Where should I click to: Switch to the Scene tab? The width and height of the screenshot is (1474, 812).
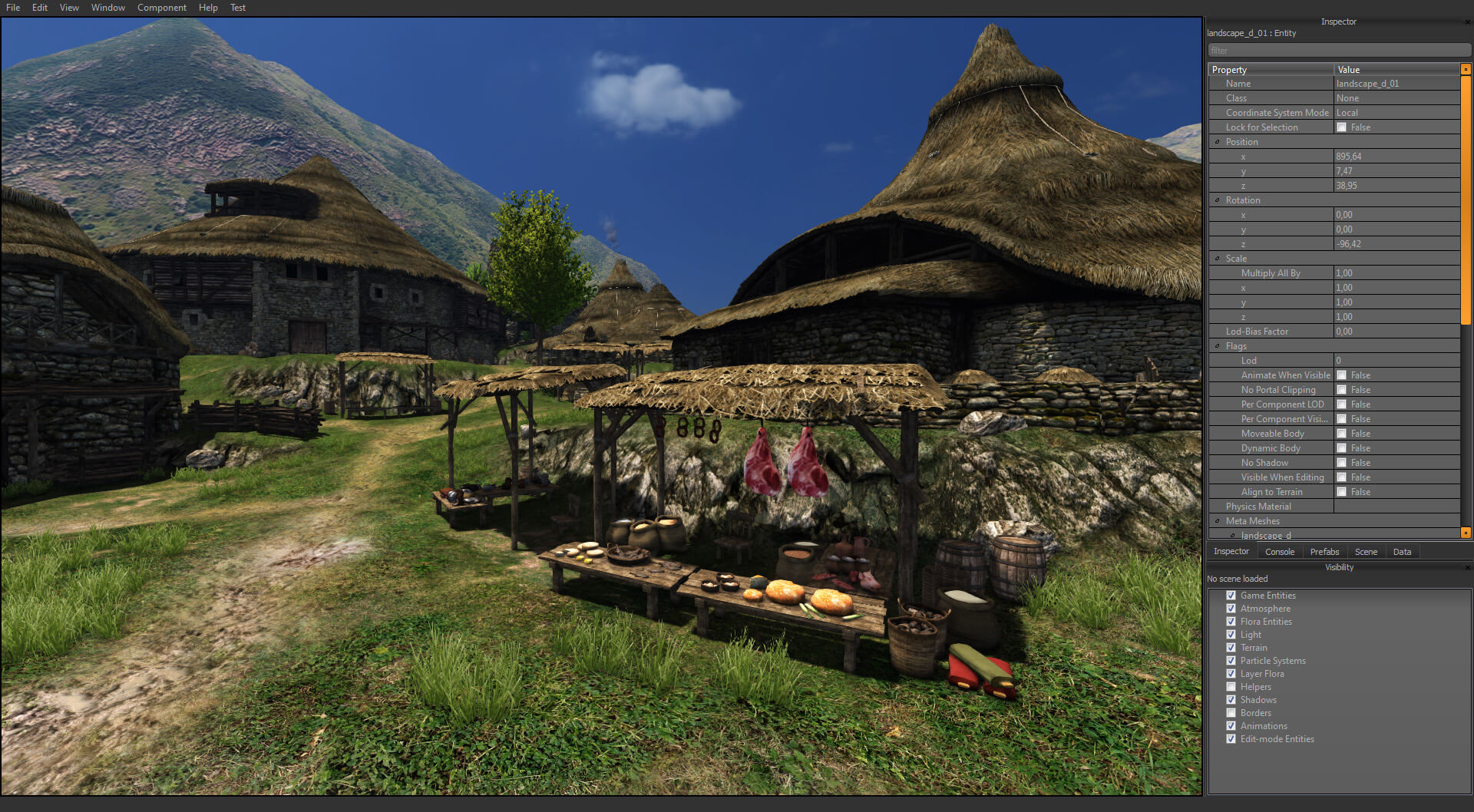click(1366, 551)
